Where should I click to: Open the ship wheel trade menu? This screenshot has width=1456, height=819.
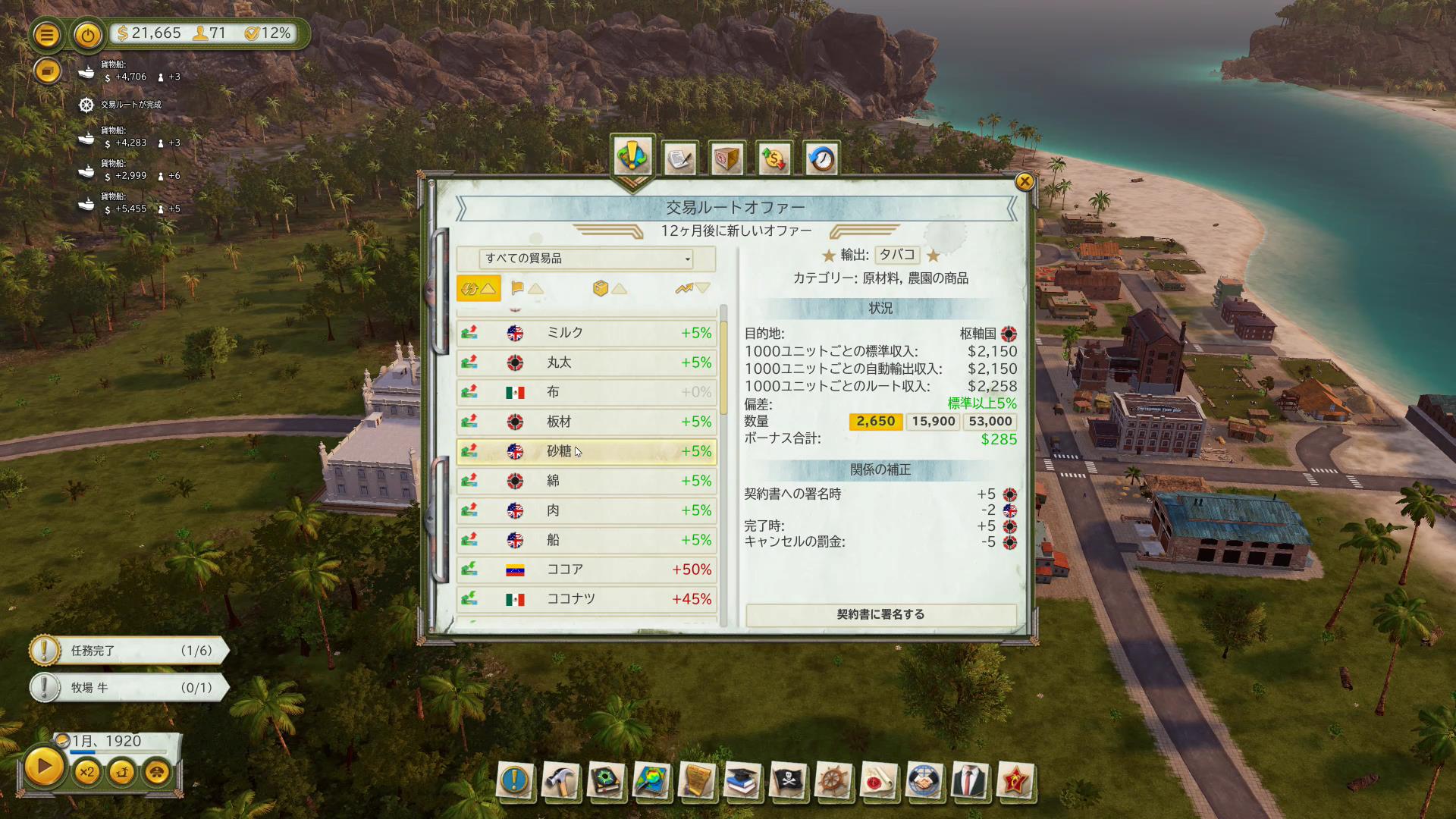[833, 780]
